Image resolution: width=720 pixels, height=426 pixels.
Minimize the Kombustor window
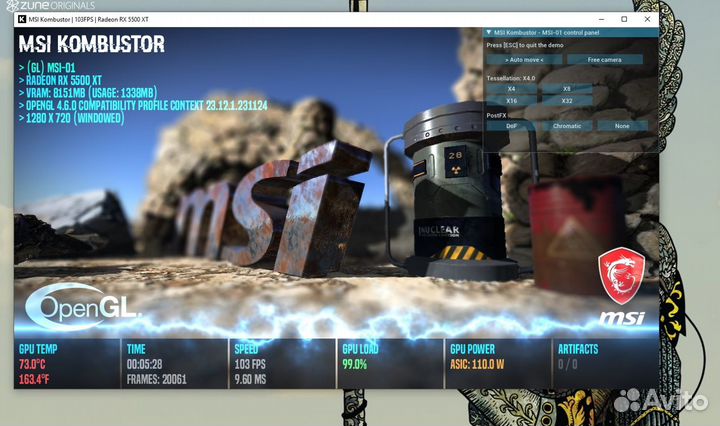602,19
